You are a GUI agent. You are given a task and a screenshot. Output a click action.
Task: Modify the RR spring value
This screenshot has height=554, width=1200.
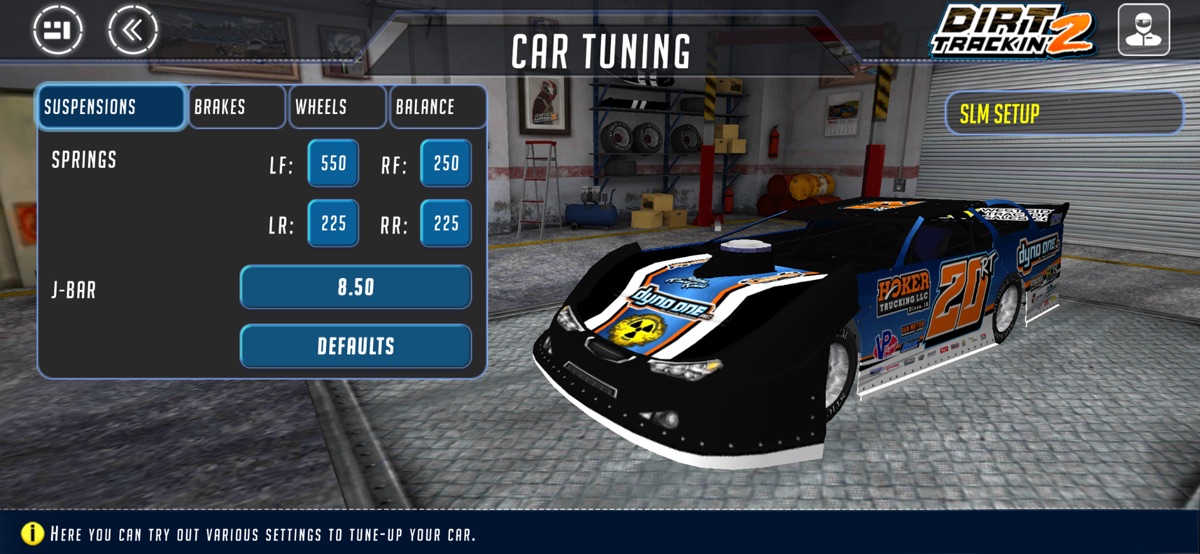[446, 224]
